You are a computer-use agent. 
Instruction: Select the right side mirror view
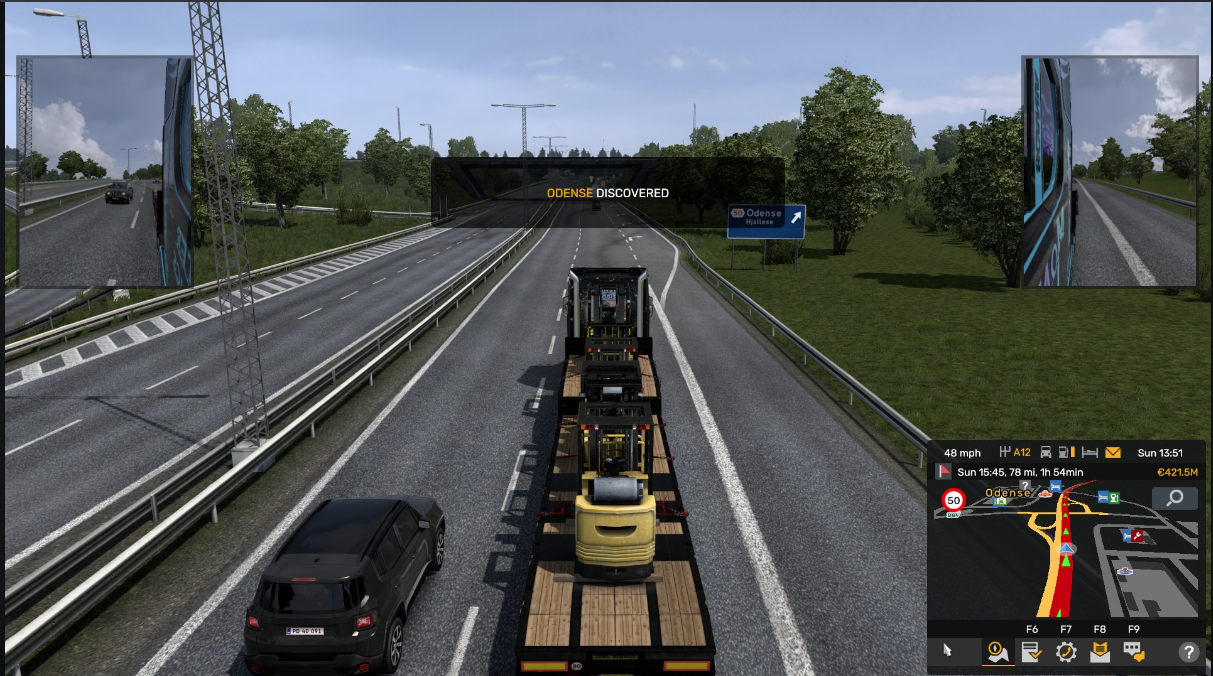coord(1109,171)
